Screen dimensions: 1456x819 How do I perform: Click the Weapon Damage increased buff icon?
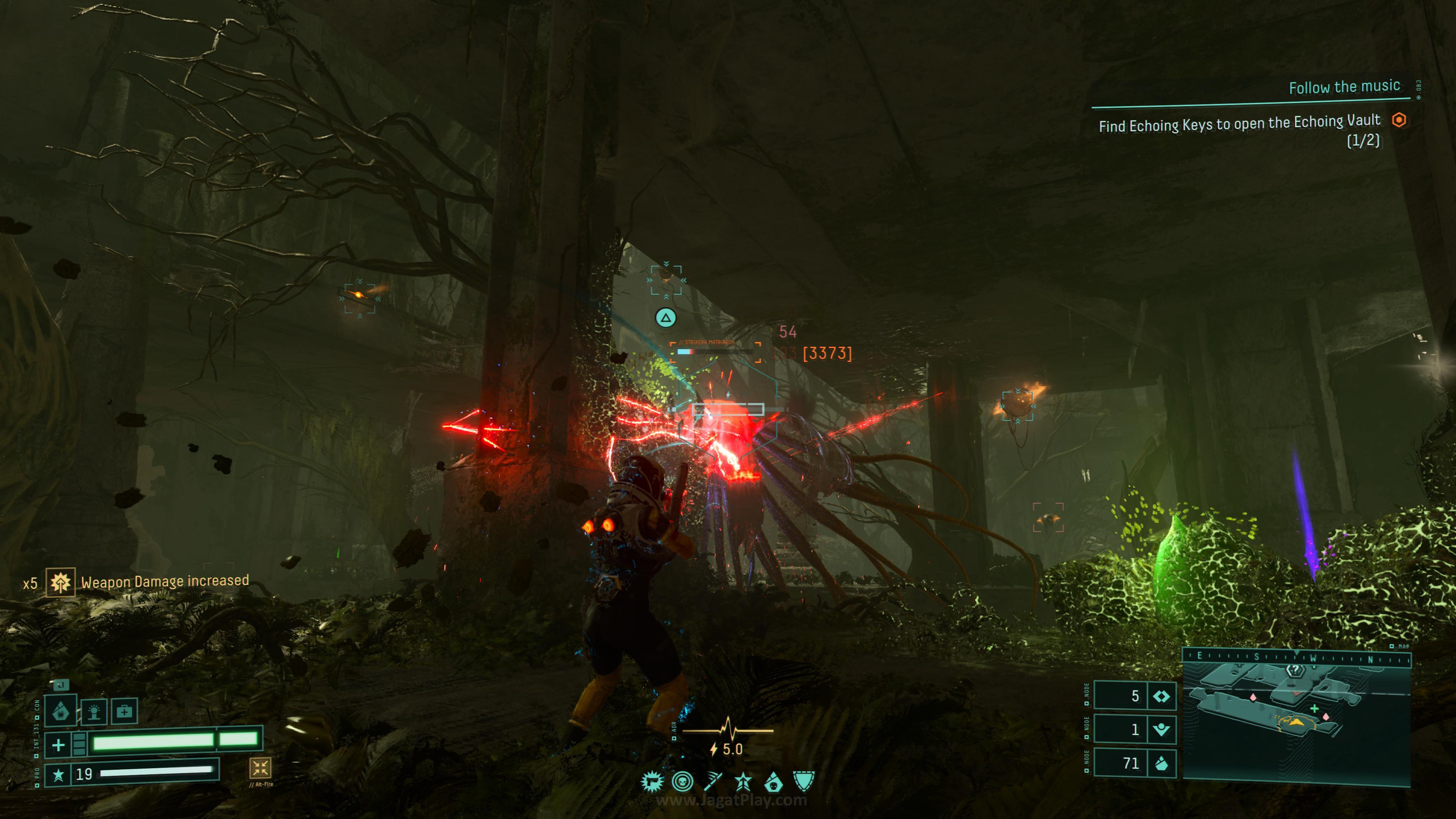pyautogui.click(x=60, y=582)
